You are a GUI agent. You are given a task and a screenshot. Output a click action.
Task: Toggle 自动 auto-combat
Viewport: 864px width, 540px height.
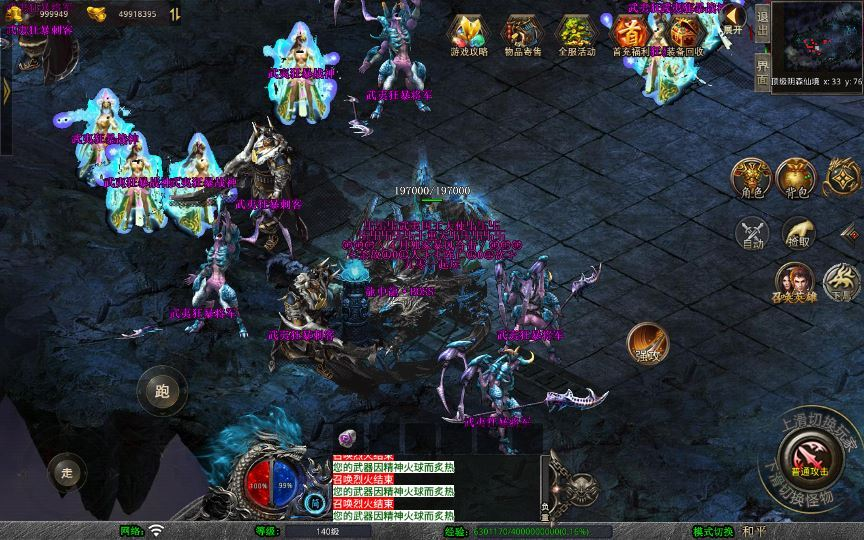pos(750,232)
